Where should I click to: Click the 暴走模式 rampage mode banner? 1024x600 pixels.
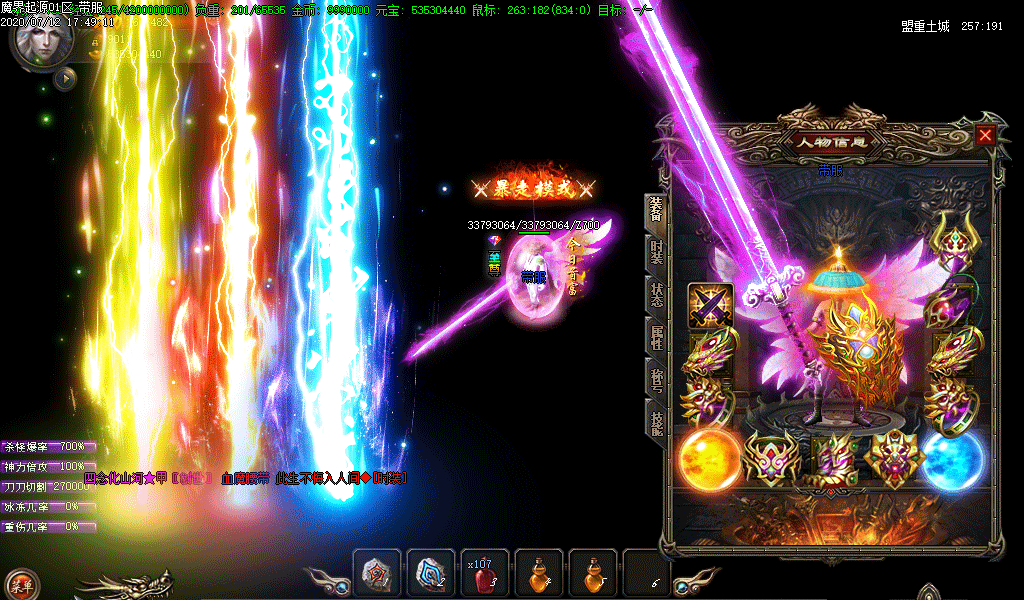click(x=535, y=188)
